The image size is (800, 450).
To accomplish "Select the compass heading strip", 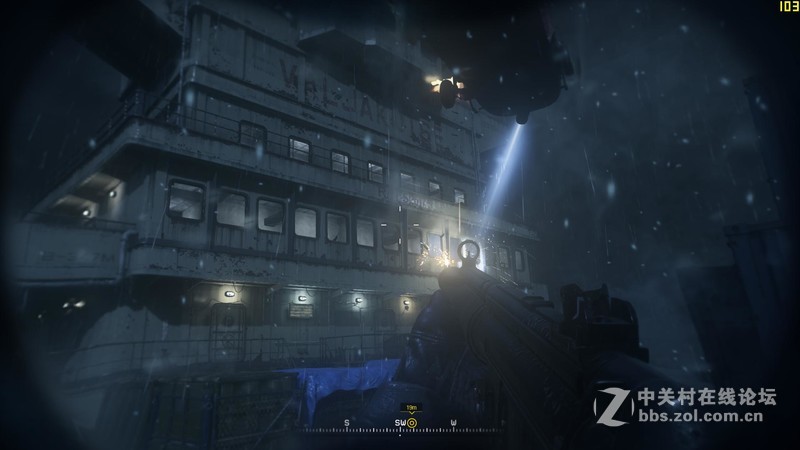I will tap(400, 426).
